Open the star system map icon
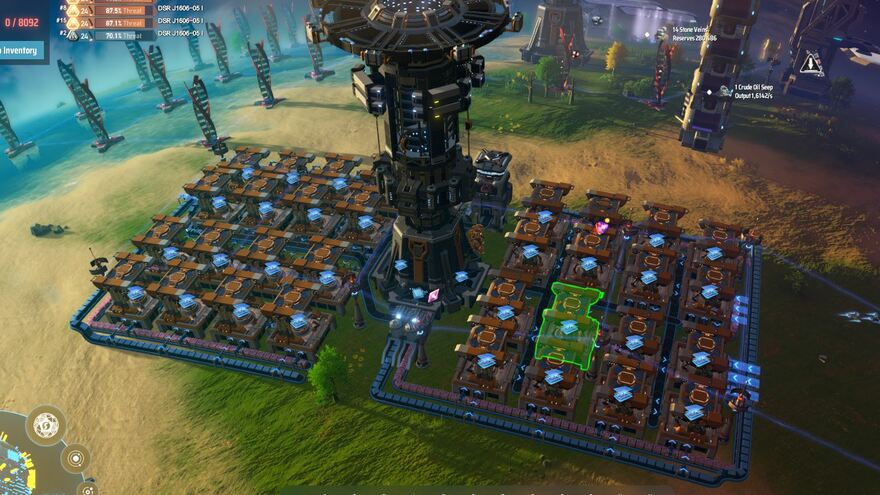880x495 pixels. 75,458
